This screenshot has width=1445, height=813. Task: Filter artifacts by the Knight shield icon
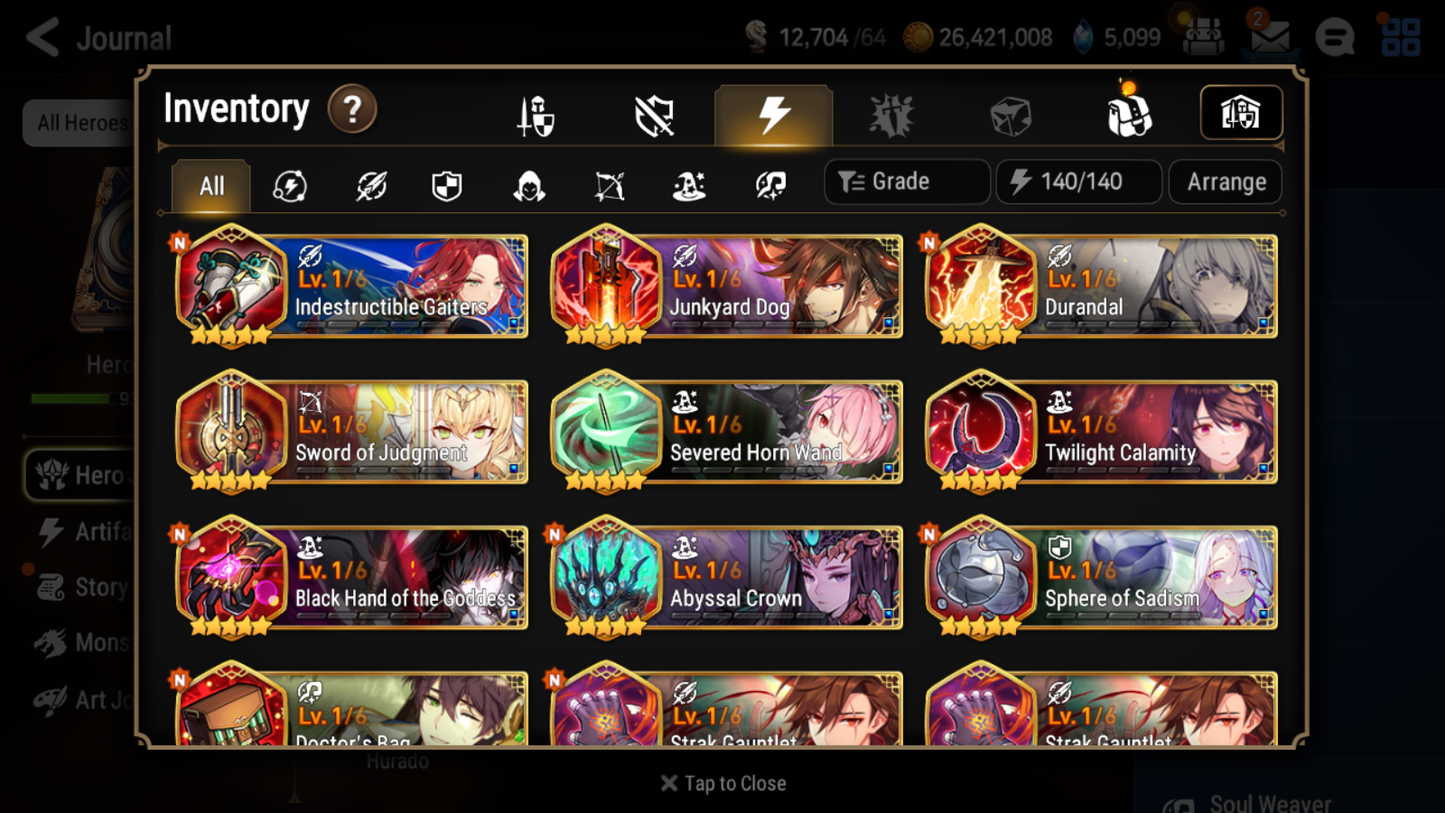coord(447,186)
